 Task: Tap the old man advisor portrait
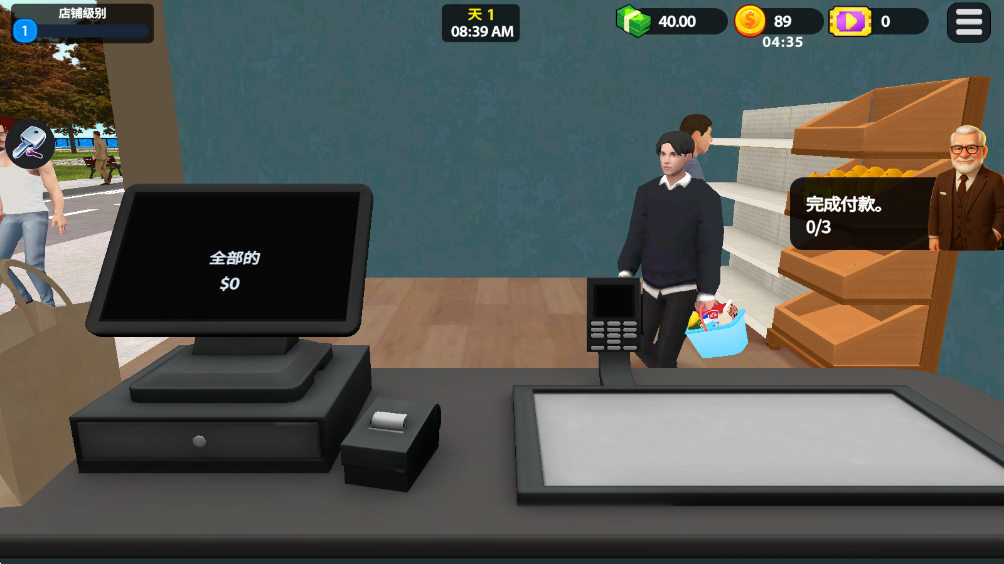(966, 188)
